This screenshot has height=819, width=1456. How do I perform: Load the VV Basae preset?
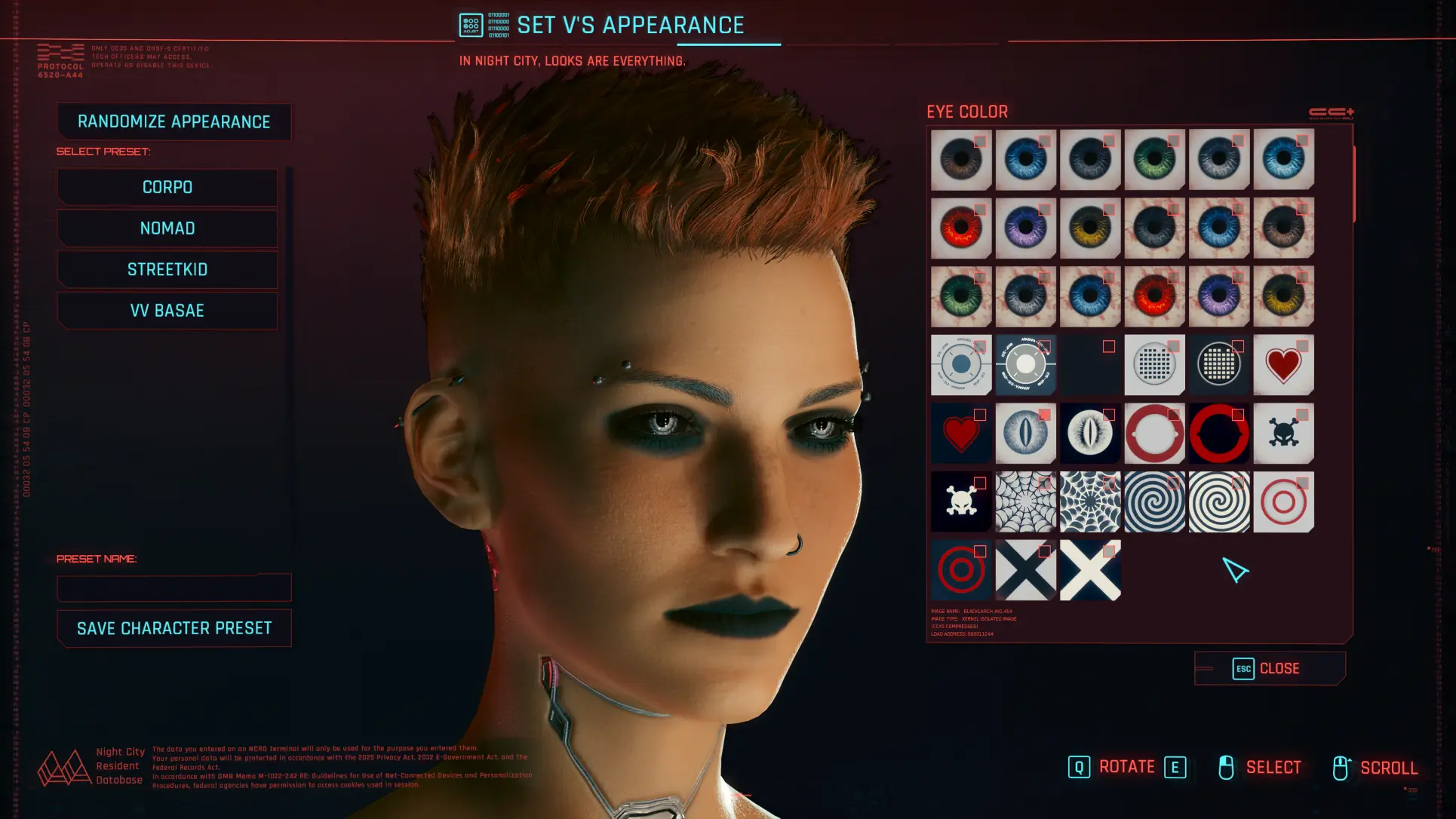coord(167,311)
